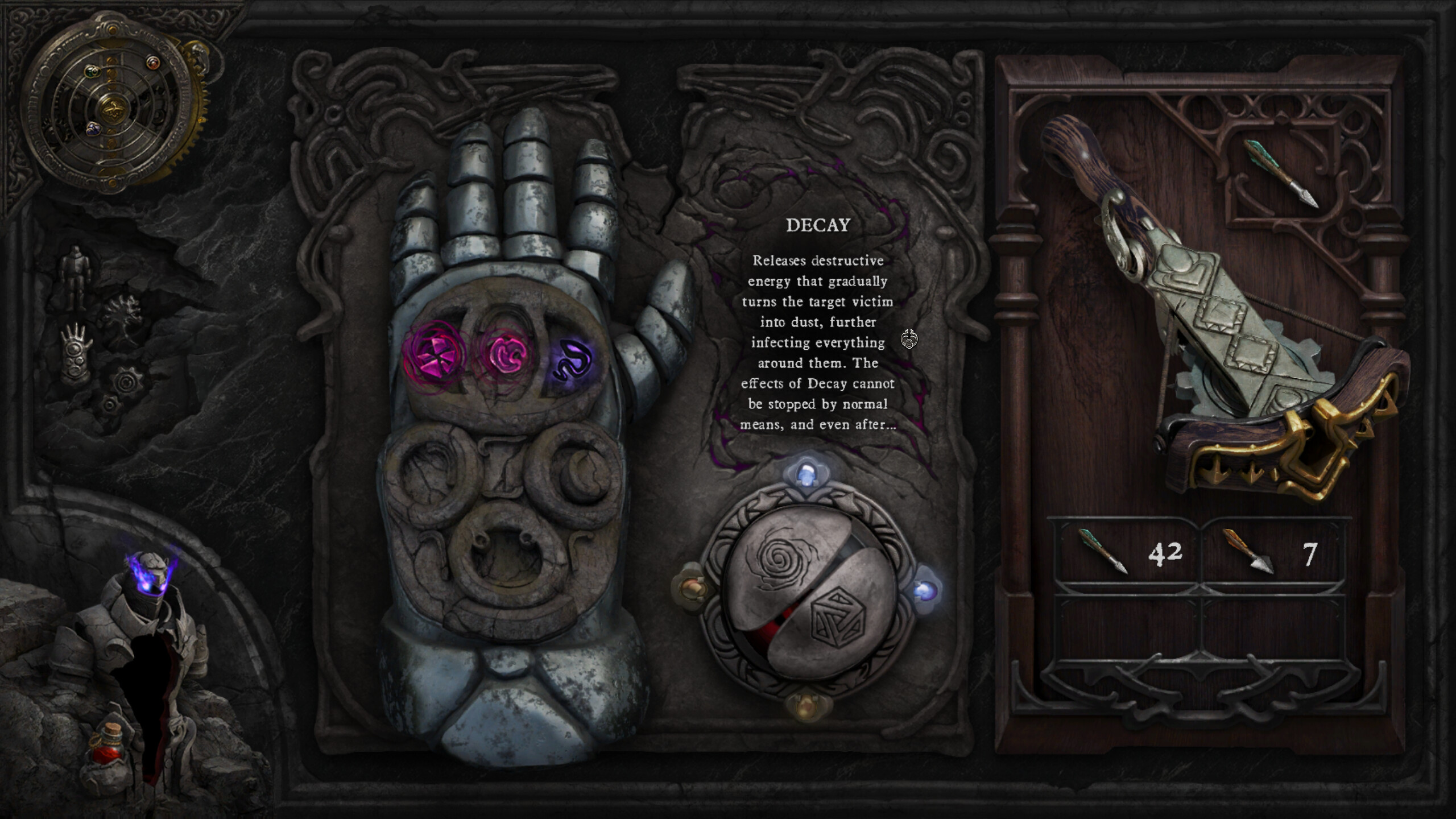The image size is (1456, 819).
Task: Click the DECAY ability title text
Action: click(x=817, y=226)
